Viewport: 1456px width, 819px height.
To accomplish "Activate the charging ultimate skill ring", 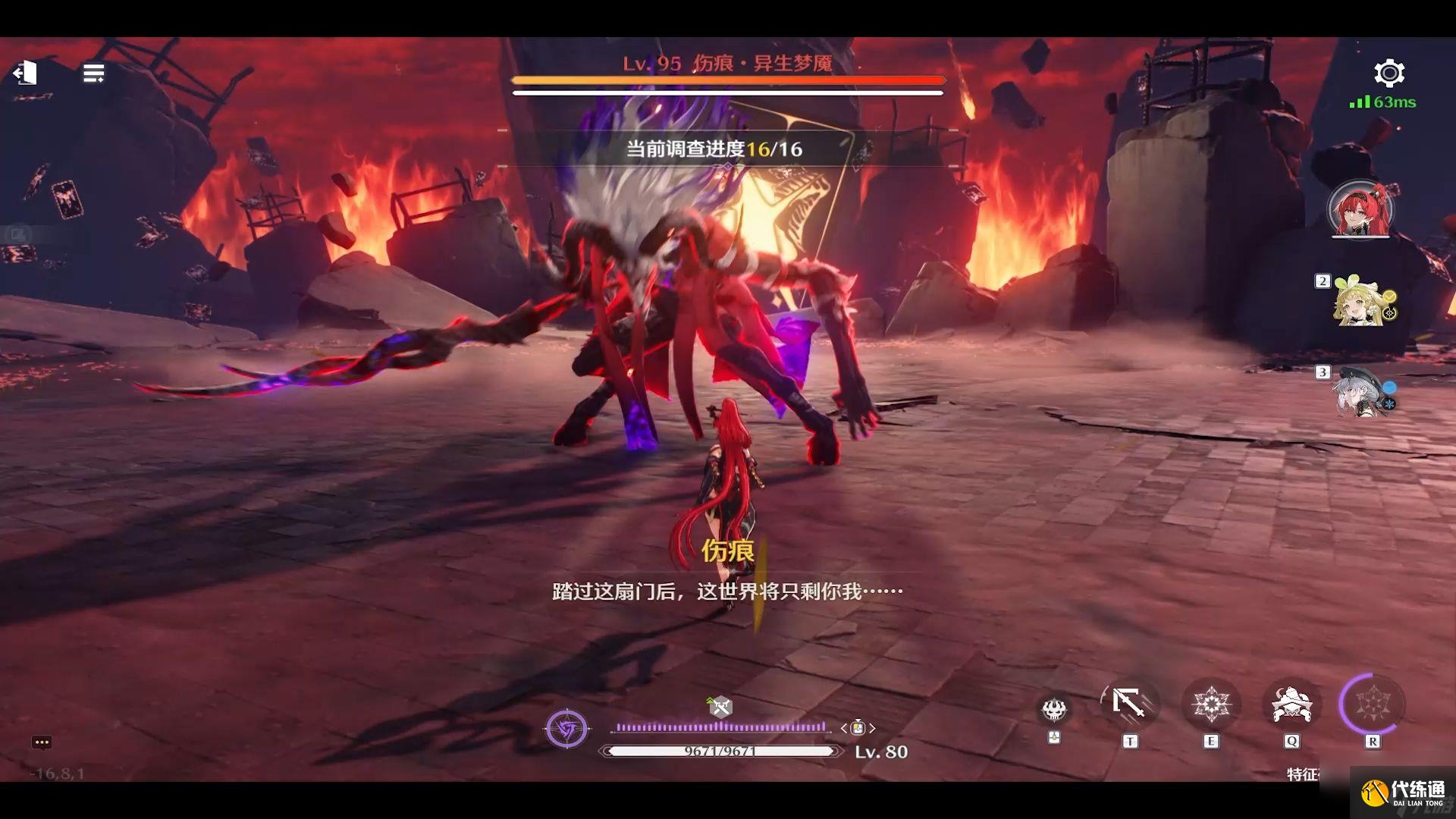I will pos(1372,704).
